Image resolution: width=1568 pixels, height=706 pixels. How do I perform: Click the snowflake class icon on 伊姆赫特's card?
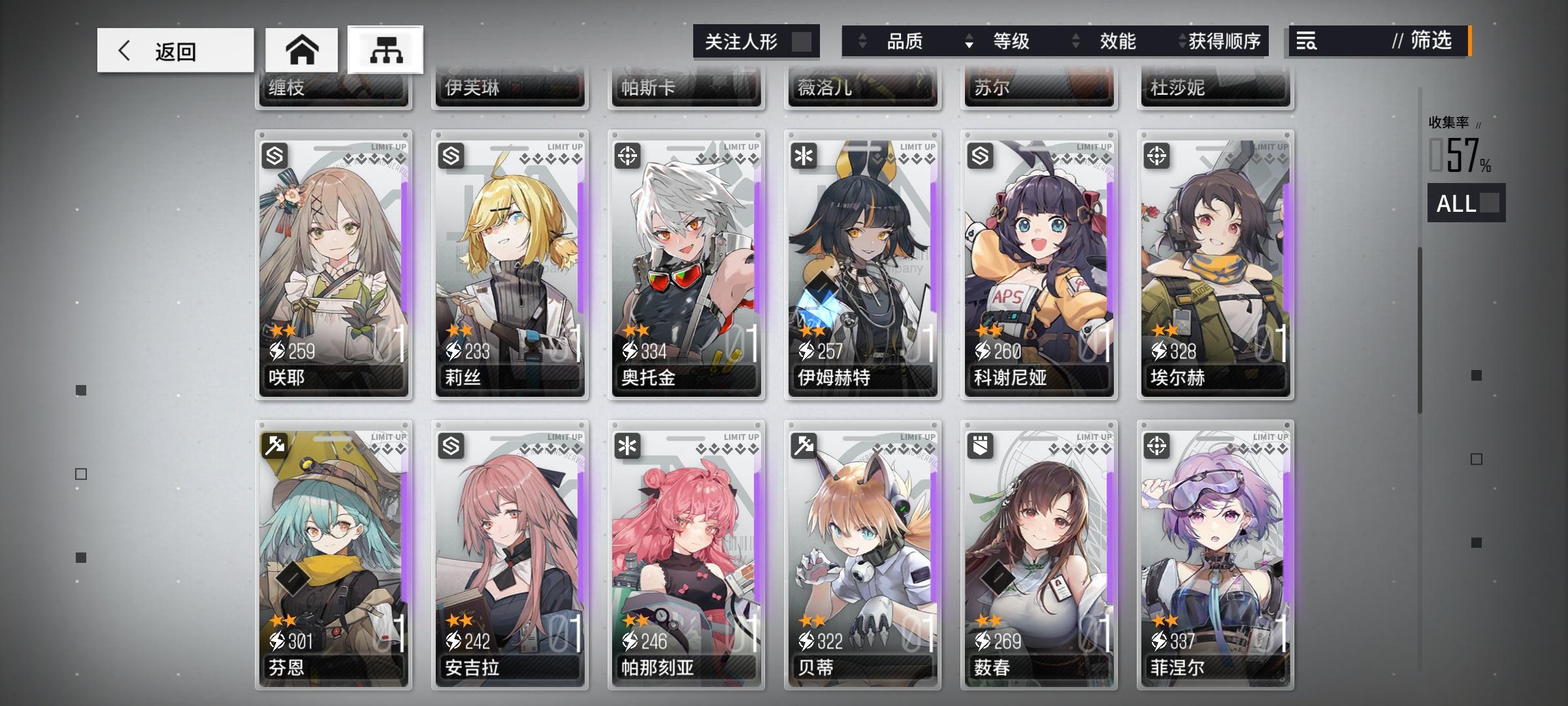tap(804, 155)
